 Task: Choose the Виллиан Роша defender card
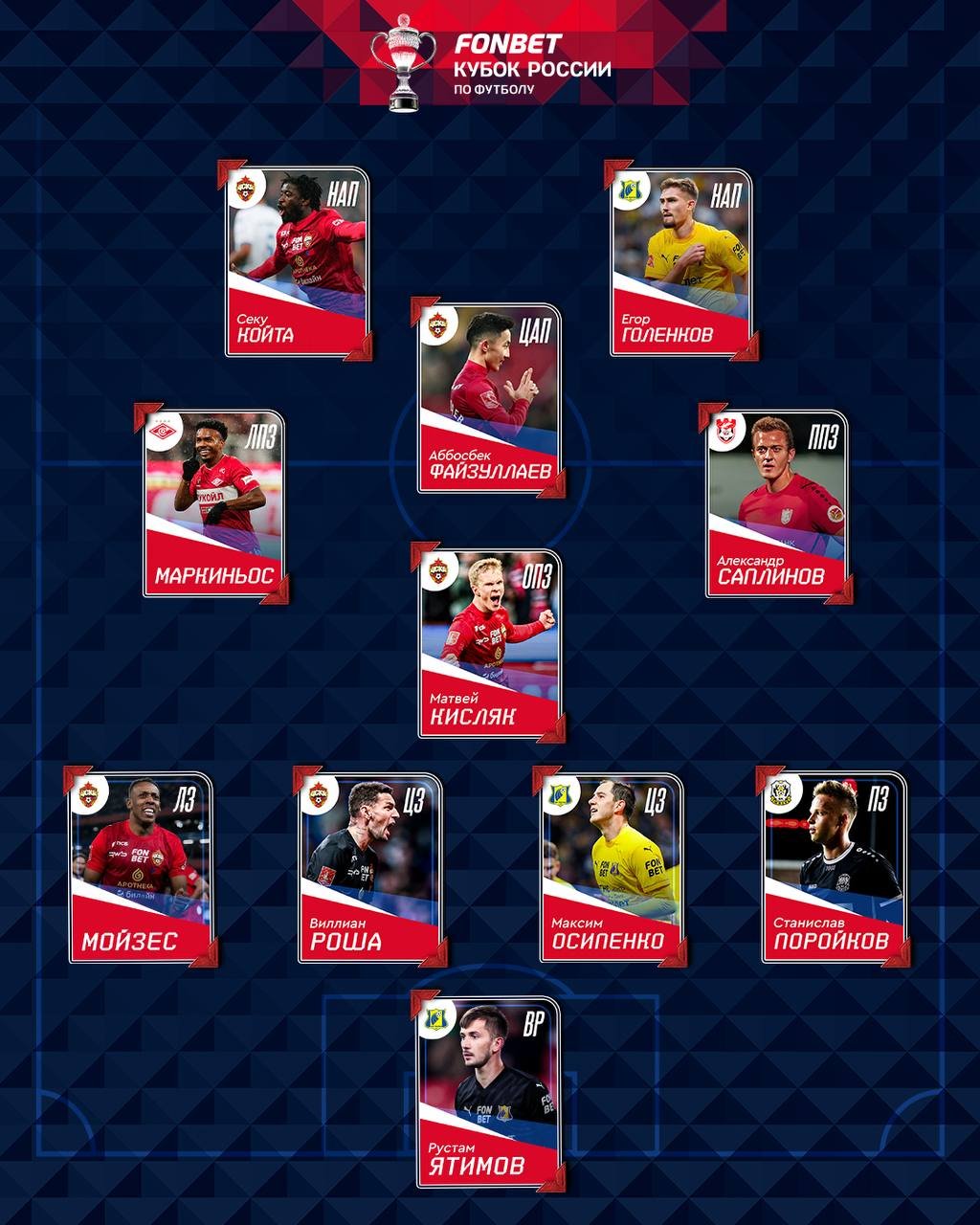(370, 868)
